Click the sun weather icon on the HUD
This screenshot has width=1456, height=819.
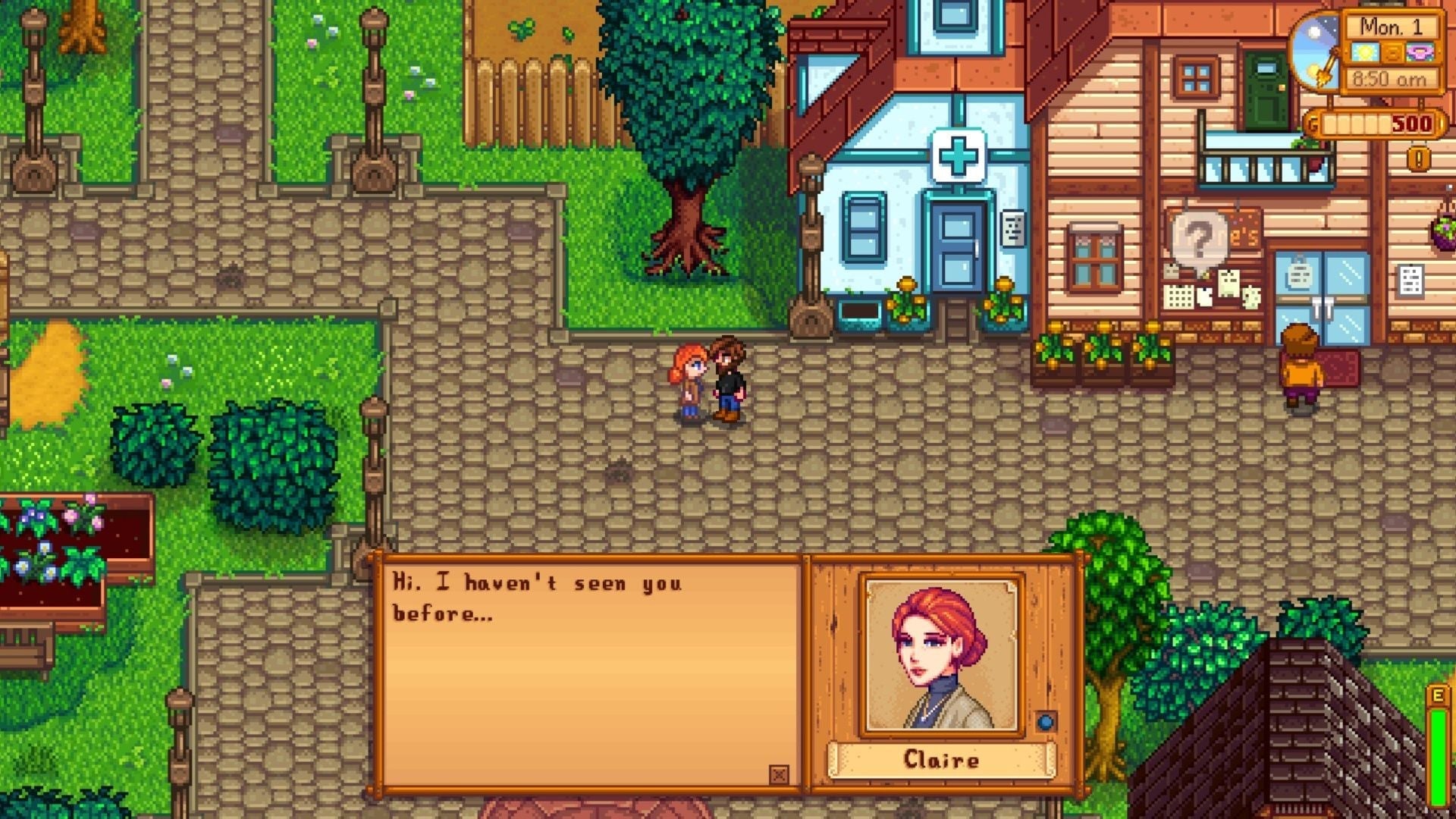coord(1365,52)
